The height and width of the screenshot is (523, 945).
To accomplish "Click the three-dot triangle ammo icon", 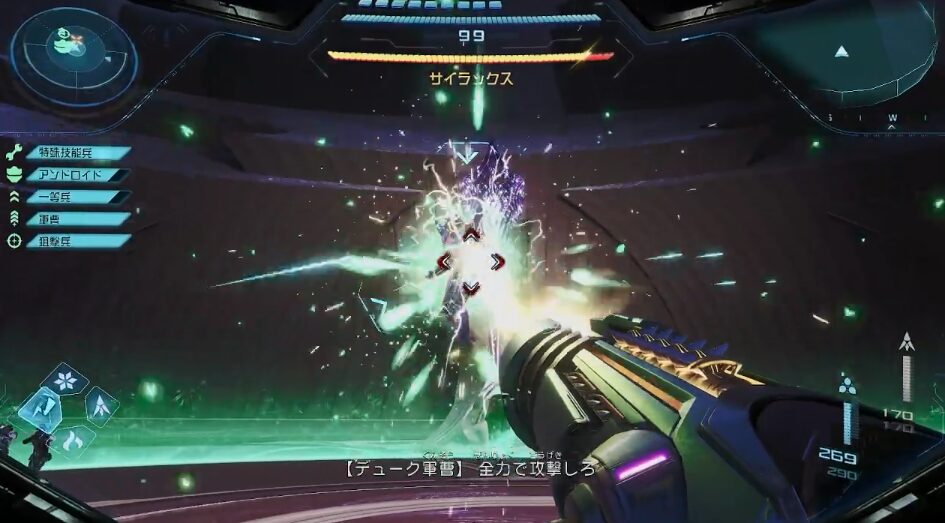I will [x=847, y=386].
